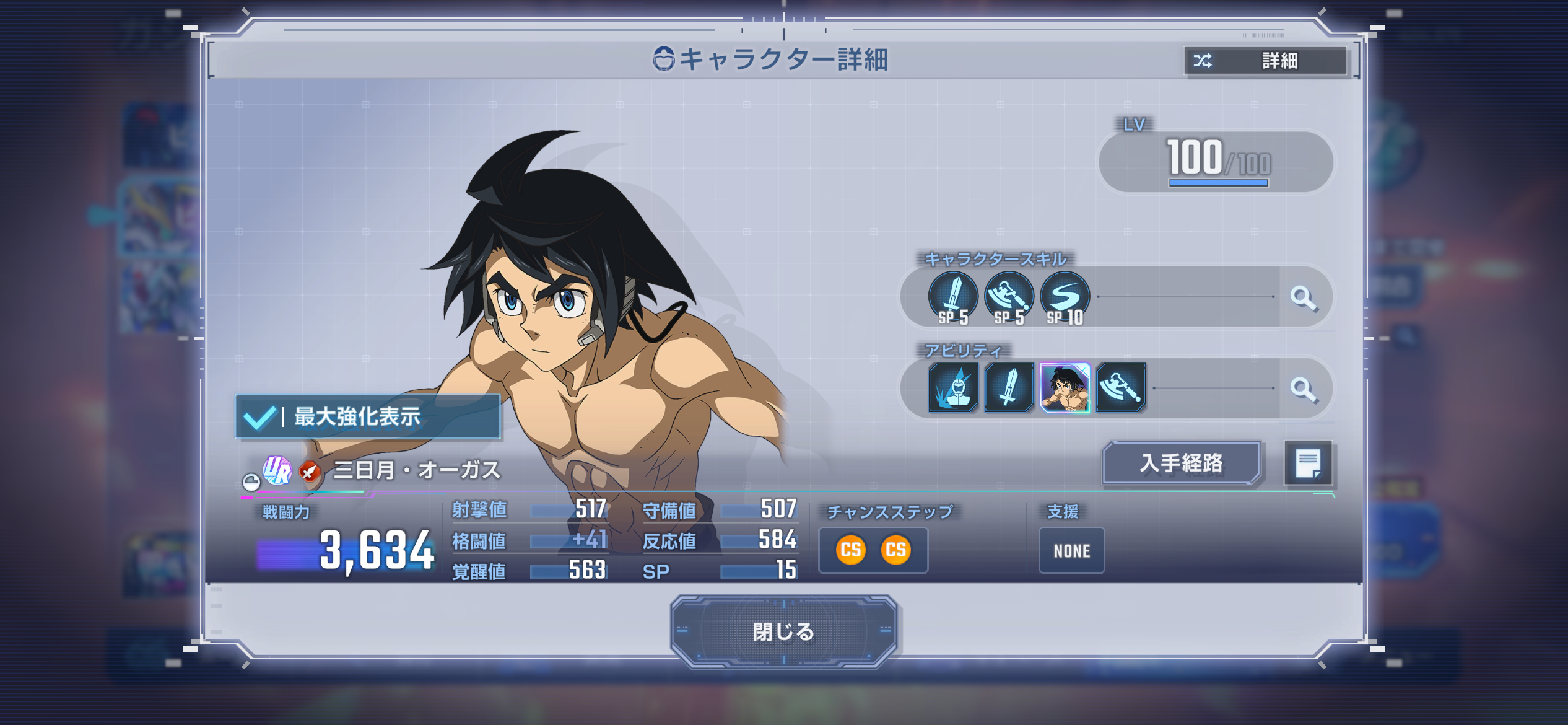View the sword ability icon

coord(1009,388)
